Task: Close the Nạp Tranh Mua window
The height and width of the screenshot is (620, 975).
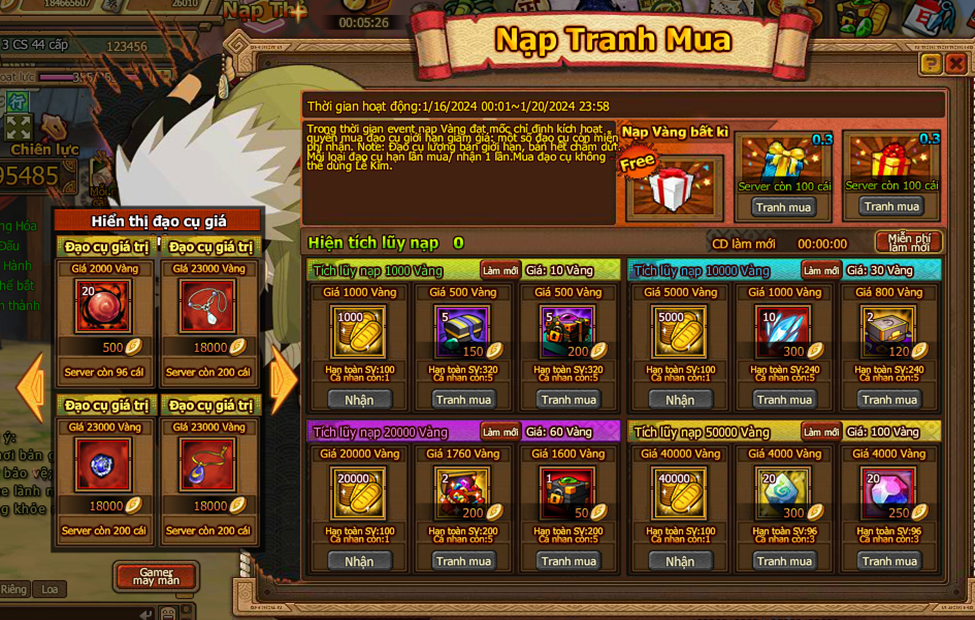Action: pyautogui.click(x=956, y=64)
